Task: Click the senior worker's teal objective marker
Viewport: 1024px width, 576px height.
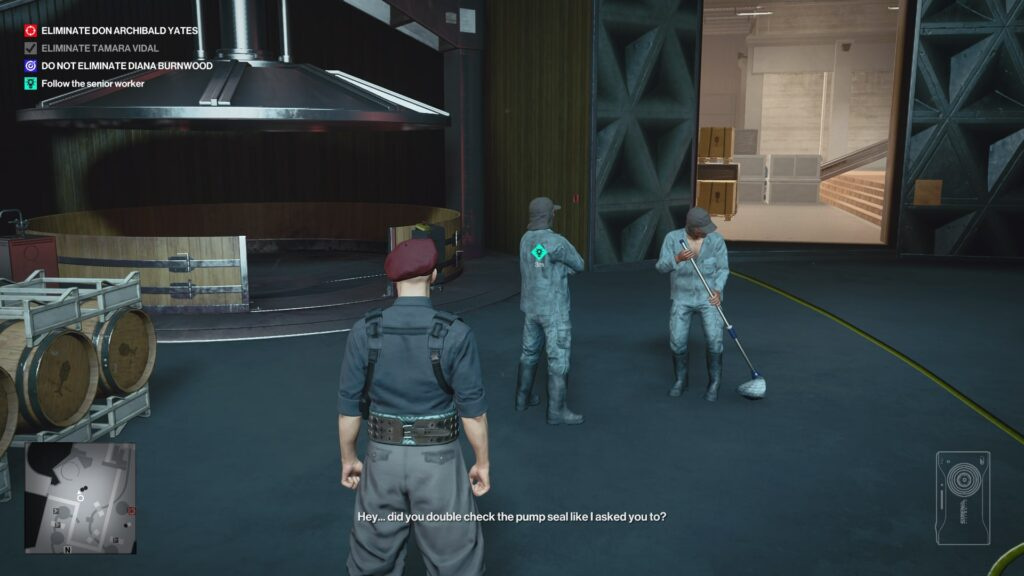Action: pyautogui.click(x=538, y=253)
